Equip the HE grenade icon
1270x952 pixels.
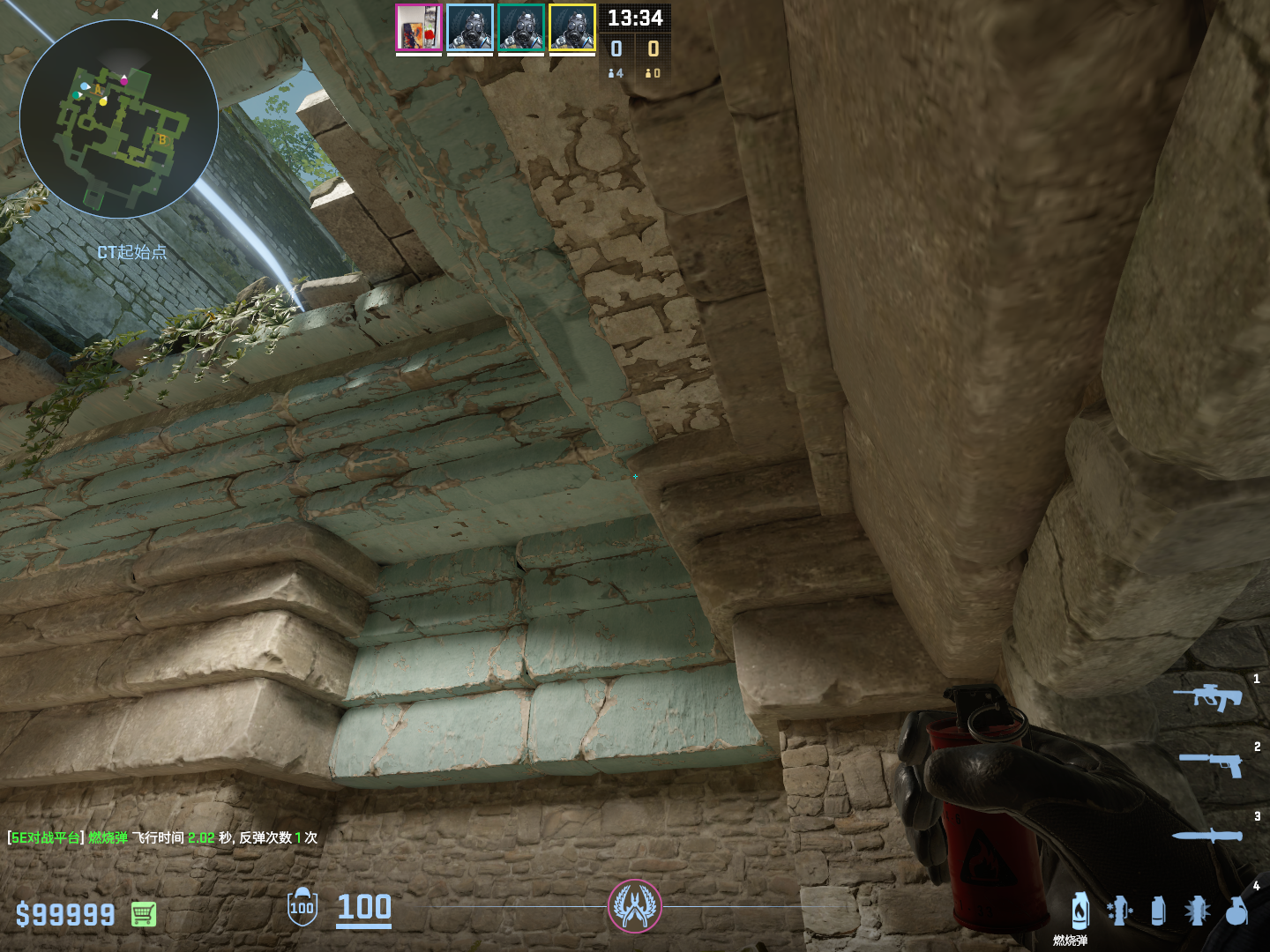(x=1236, y=911)
